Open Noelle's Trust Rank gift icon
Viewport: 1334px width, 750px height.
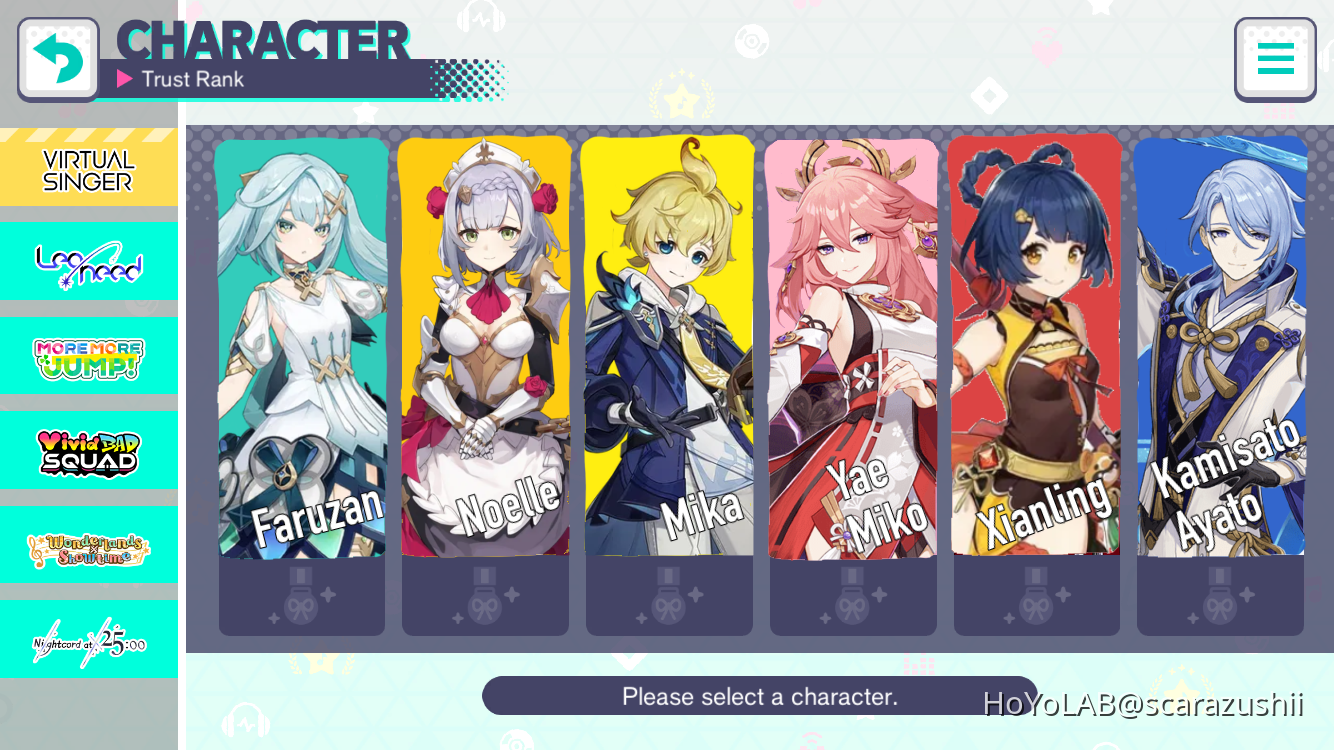point(486,596)
